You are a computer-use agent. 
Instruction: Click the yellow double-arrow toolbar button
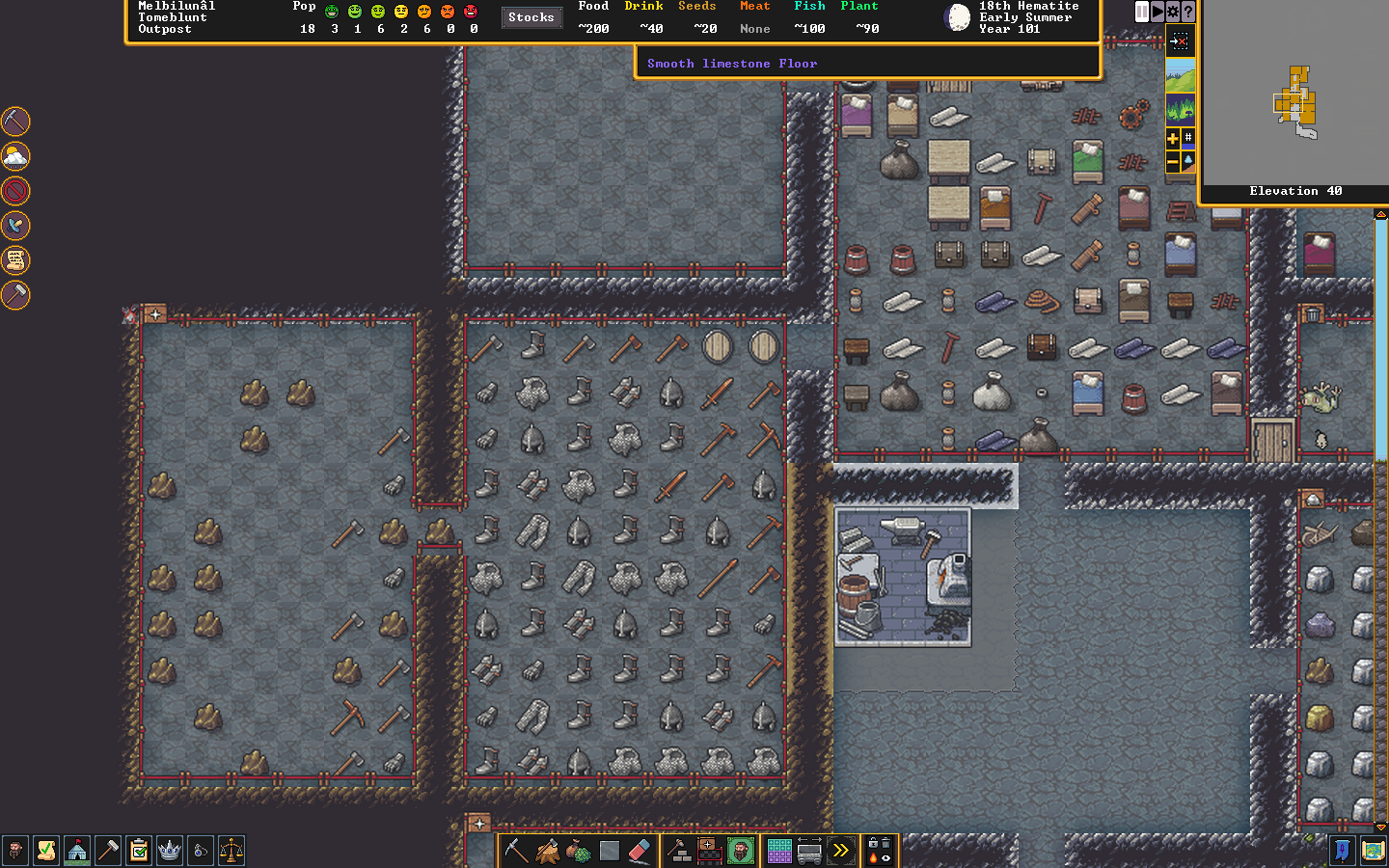[841, 851]
